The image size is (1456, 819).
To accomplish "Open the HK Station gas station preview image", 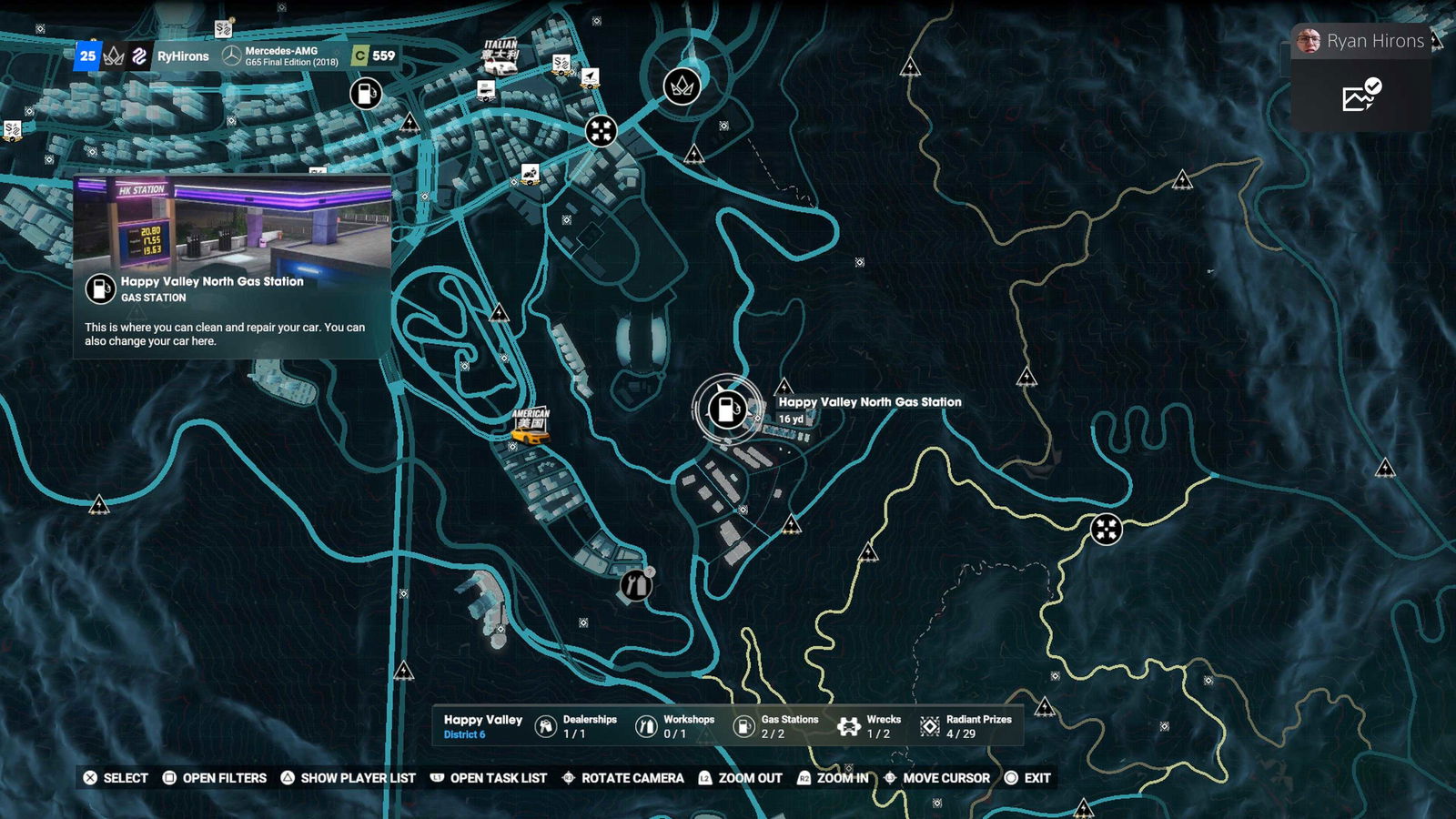I will (x=232, y=223).
